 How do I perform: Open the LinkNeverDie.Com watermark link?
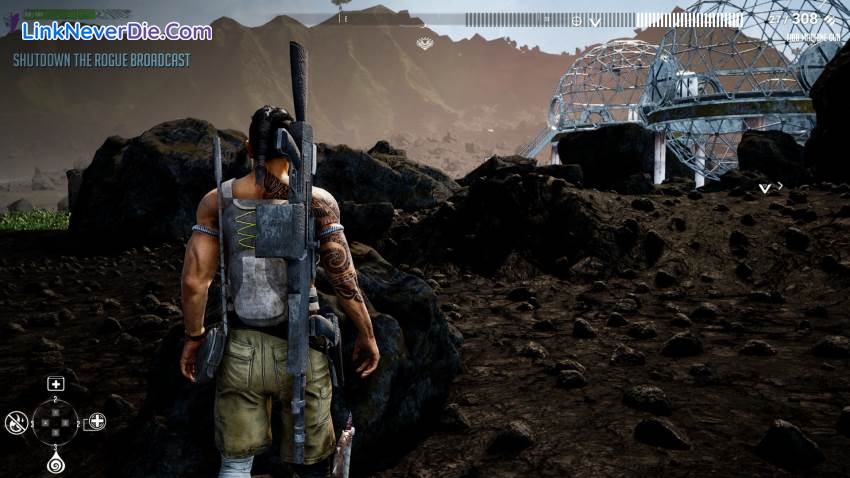tap(116, 31)
